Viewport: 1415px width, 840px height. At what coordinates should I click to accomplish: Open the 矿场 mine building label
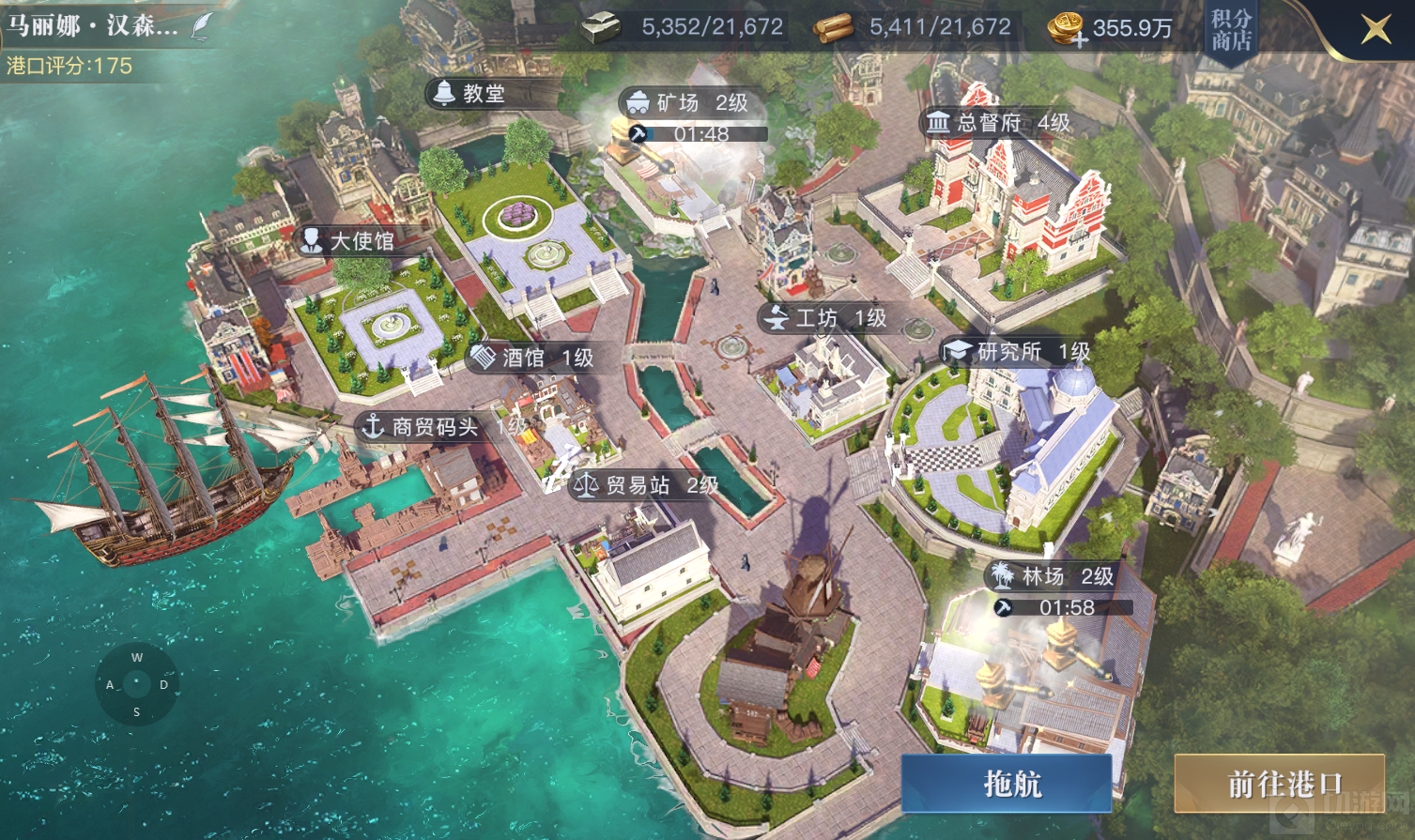tap(691, 103)
